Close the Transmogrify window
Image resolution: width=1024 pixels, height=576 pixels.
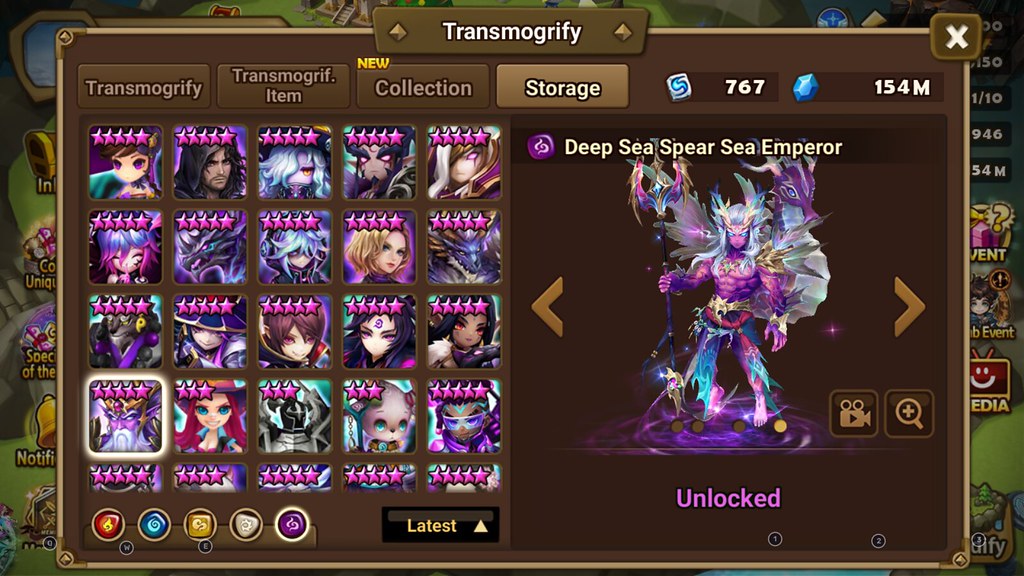pyautogui.click(x=956, y=38)
